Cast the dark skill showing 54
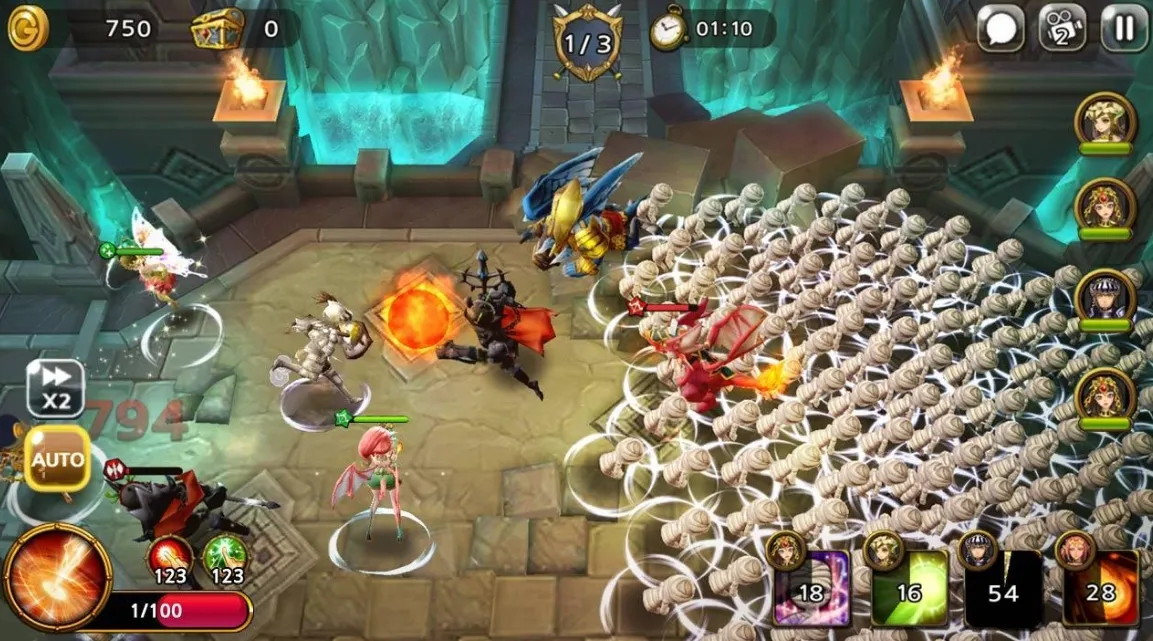 pyautogui.click(x=1003, y=587)
